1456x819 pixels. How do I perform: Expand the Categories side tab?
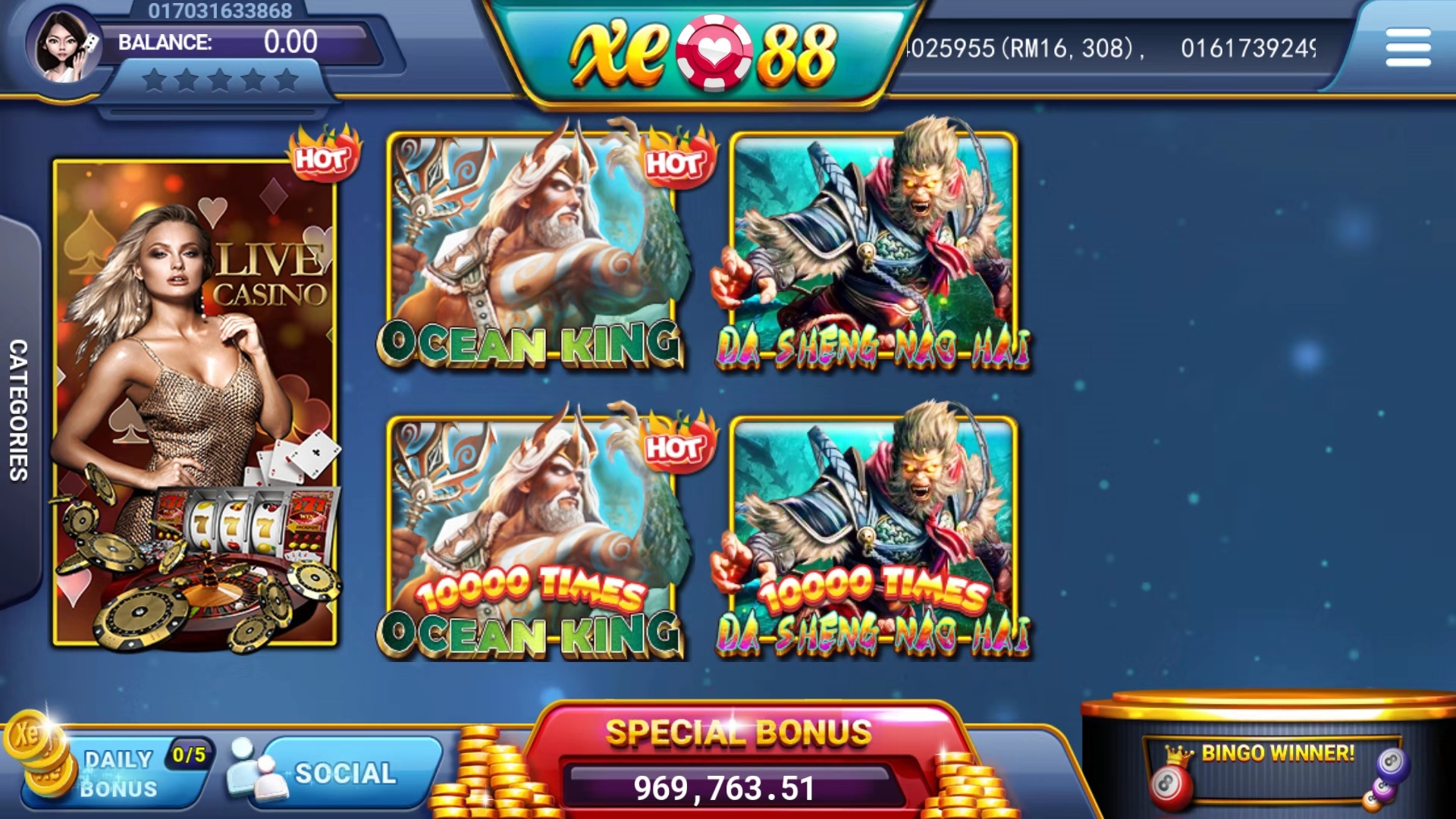click(19, 409)
